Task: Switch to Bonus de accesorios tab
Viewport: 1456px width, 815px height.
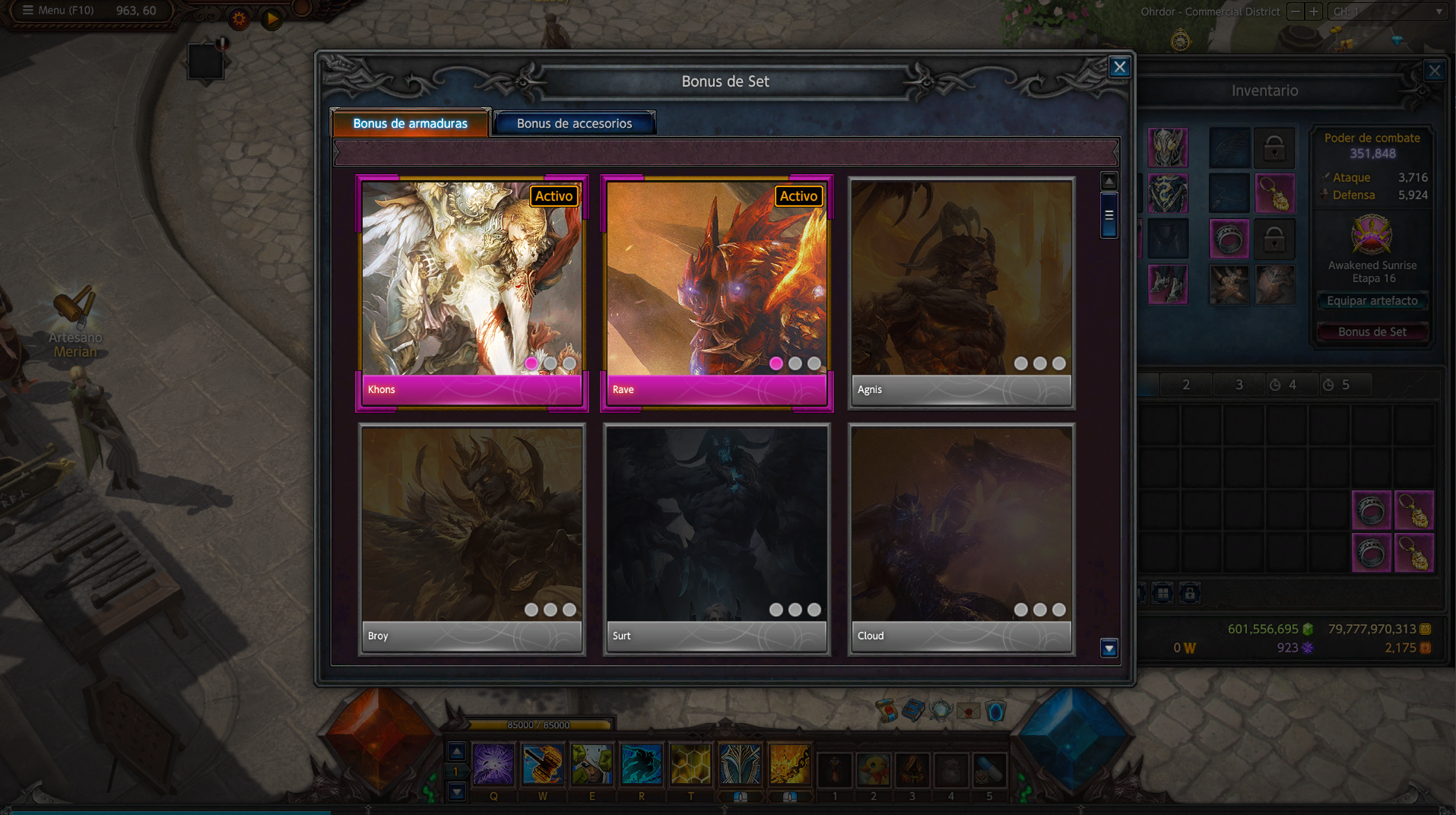Action: click(x=574, y=123)
